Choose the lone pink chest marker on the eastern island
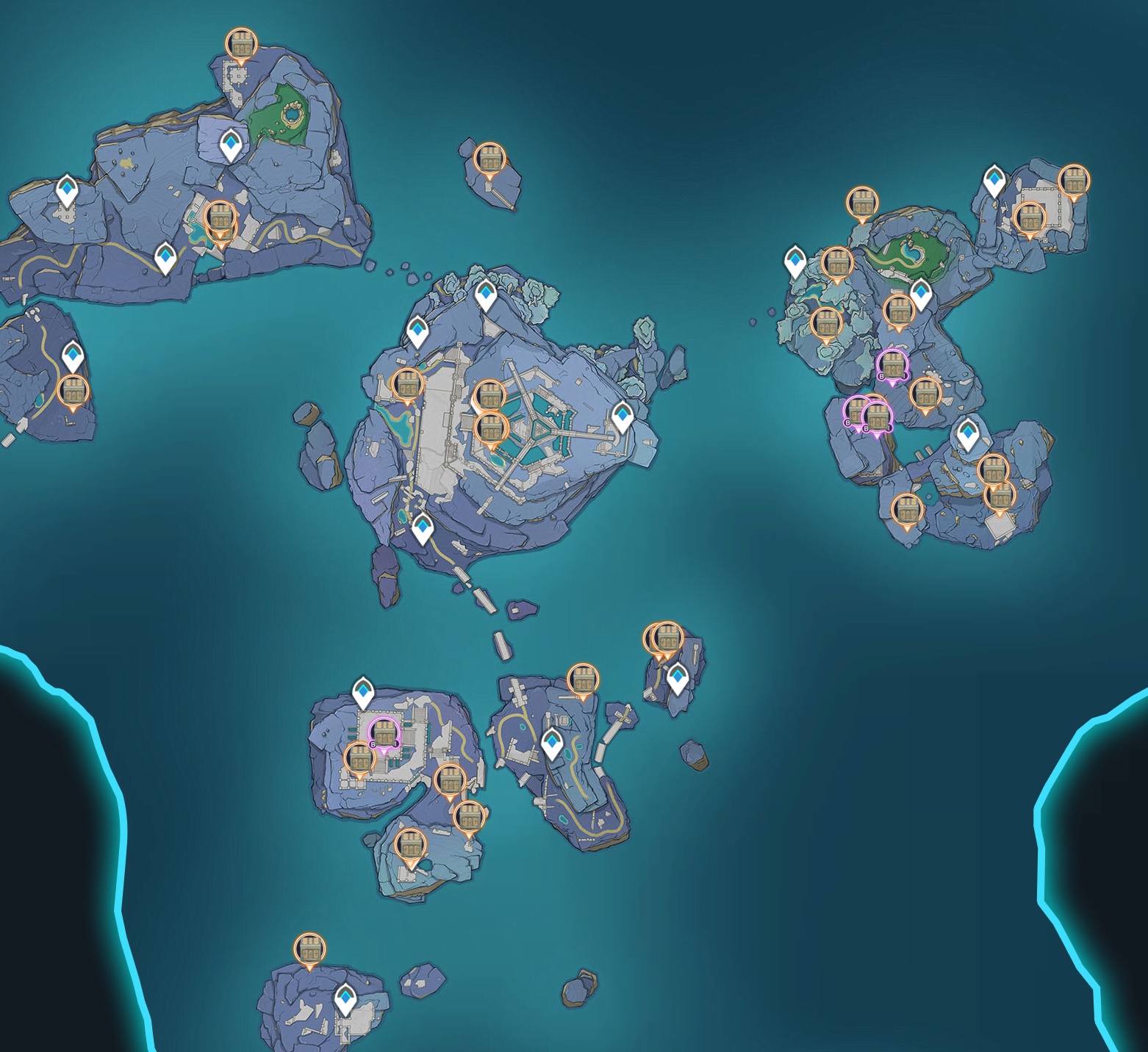 892,365
